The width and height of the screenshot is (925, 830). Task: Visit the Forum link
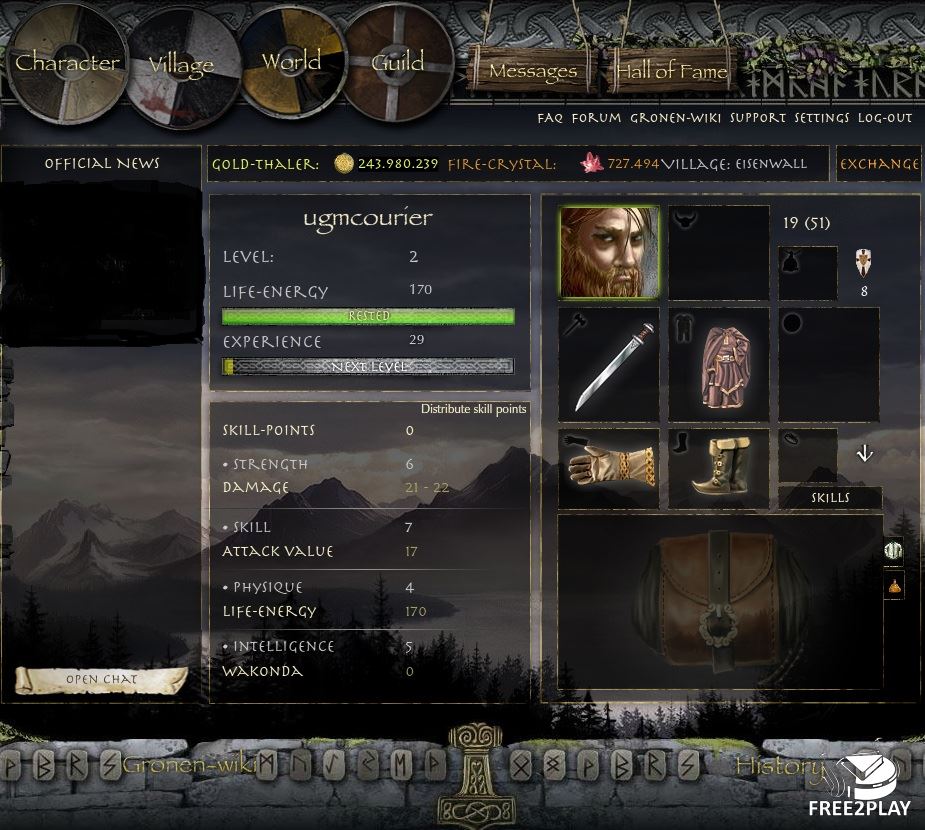(x=596, y=118)
